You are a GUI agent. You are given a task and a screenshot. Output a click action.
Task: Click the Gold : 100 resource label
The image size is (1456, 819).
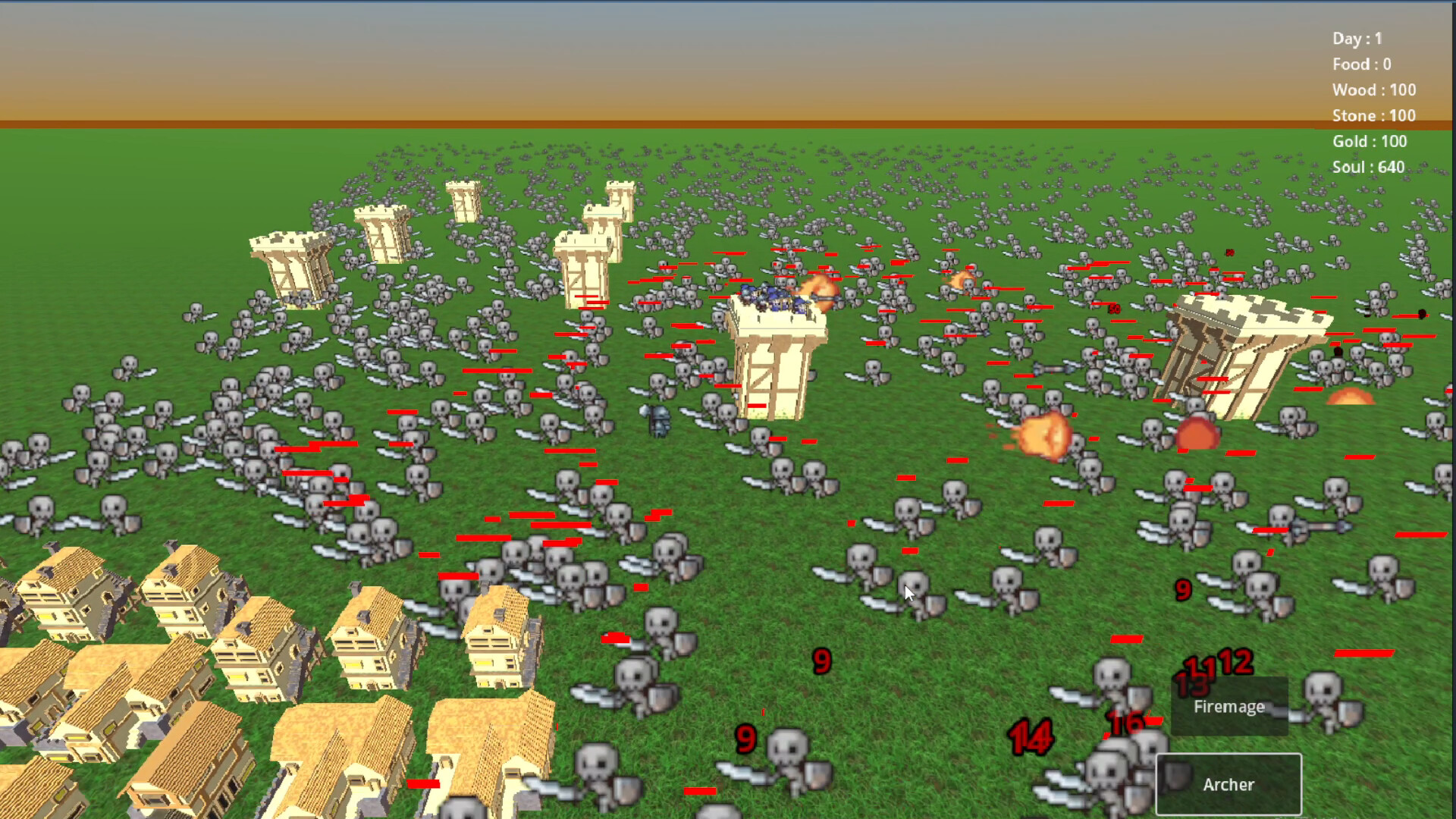pos(1370,142)
